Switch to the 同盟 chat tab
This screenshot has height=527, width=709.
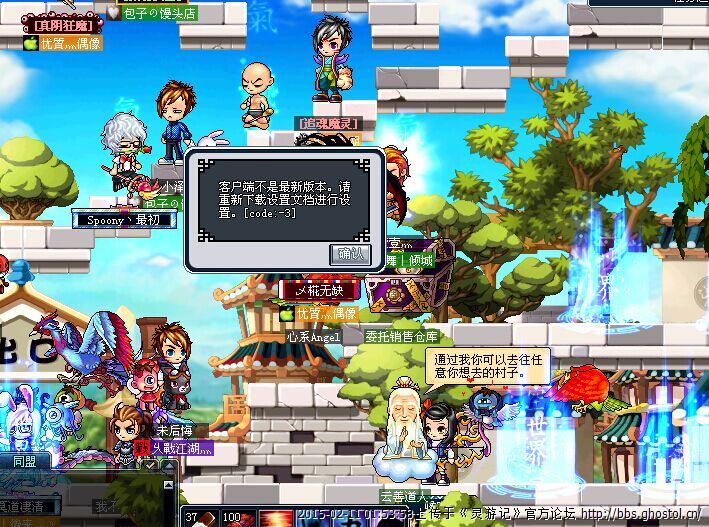click(x=24, y=462)
